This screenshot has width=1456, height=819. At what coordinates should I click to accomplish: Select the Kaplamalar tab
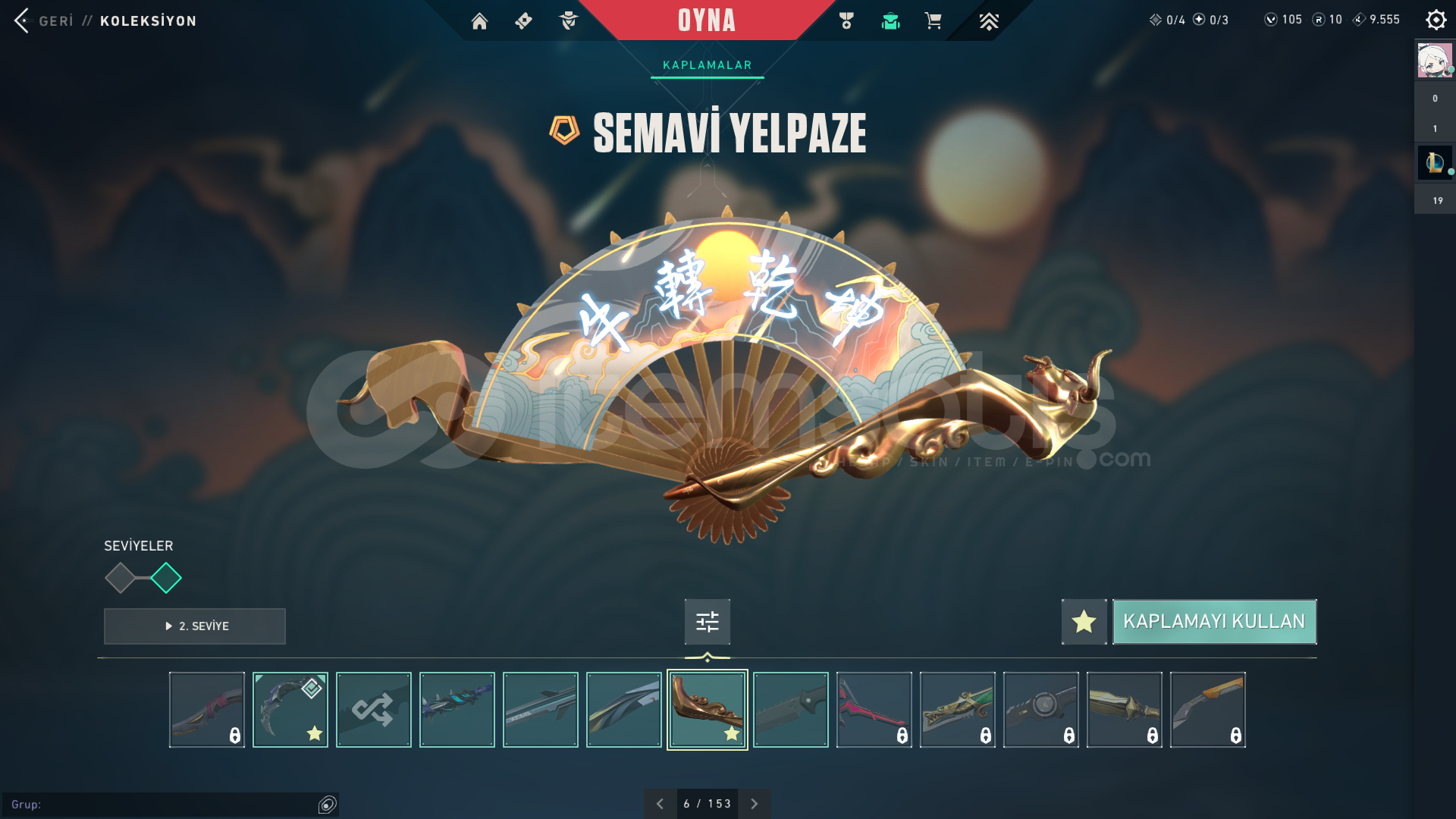click(707, 65)
